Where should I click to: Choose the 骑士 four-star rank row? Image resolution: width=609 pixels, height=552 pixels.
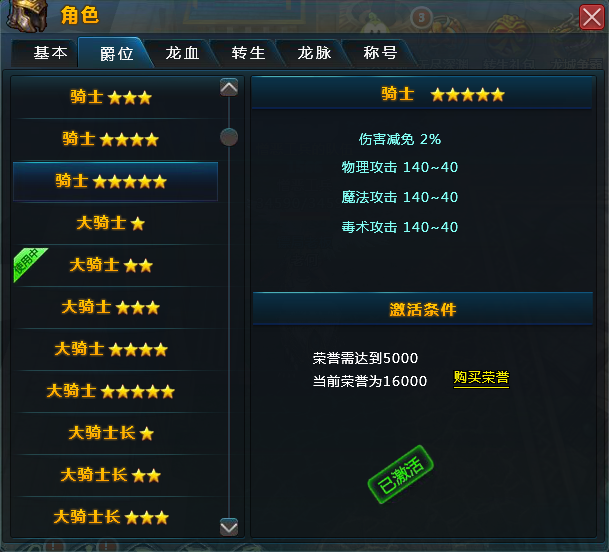tap(111, 139)
